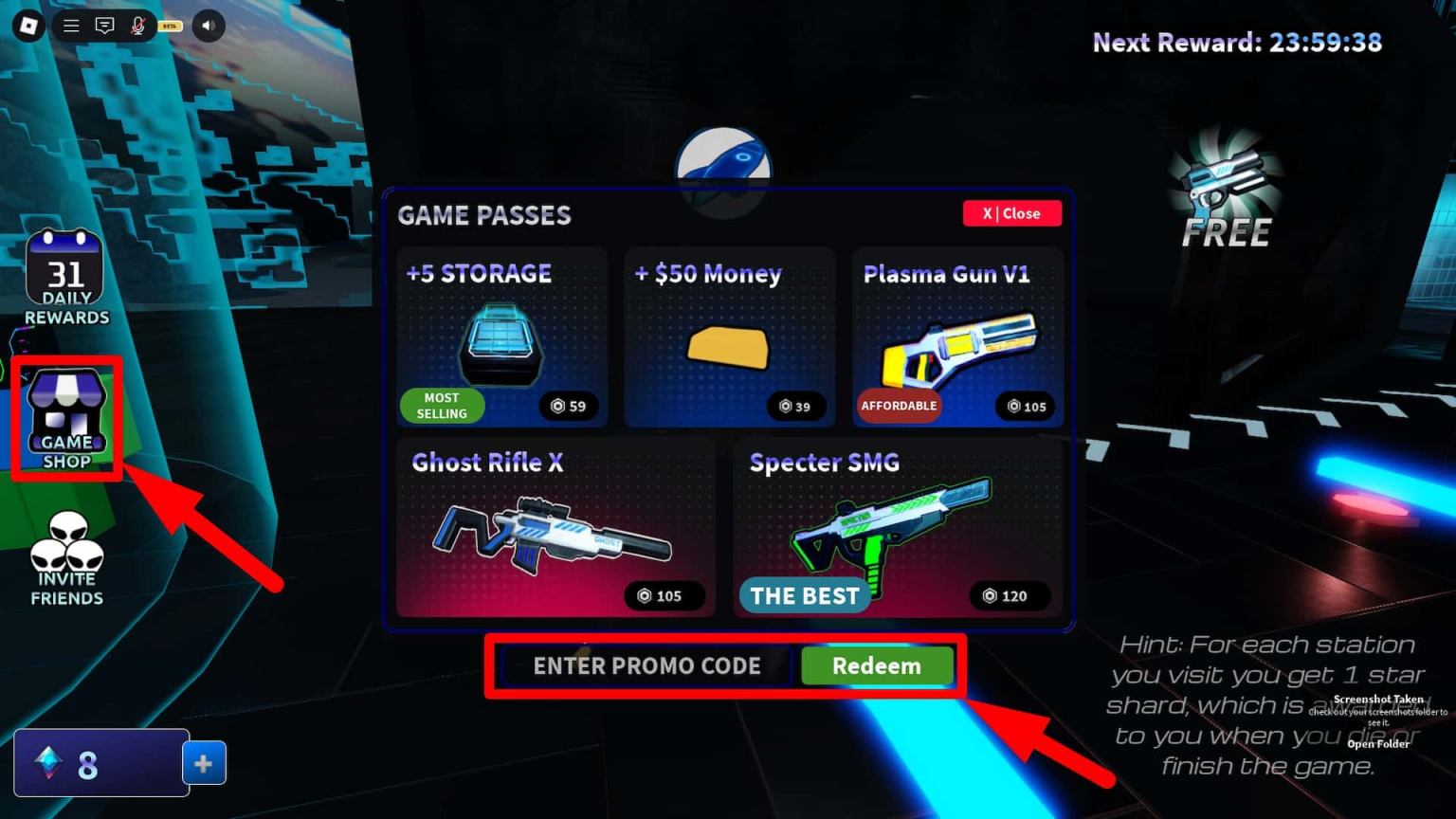Select the Specter SMG game pass
This screenshot has height=819, width=1456.
pyautogui.click(x=898, y=526)
